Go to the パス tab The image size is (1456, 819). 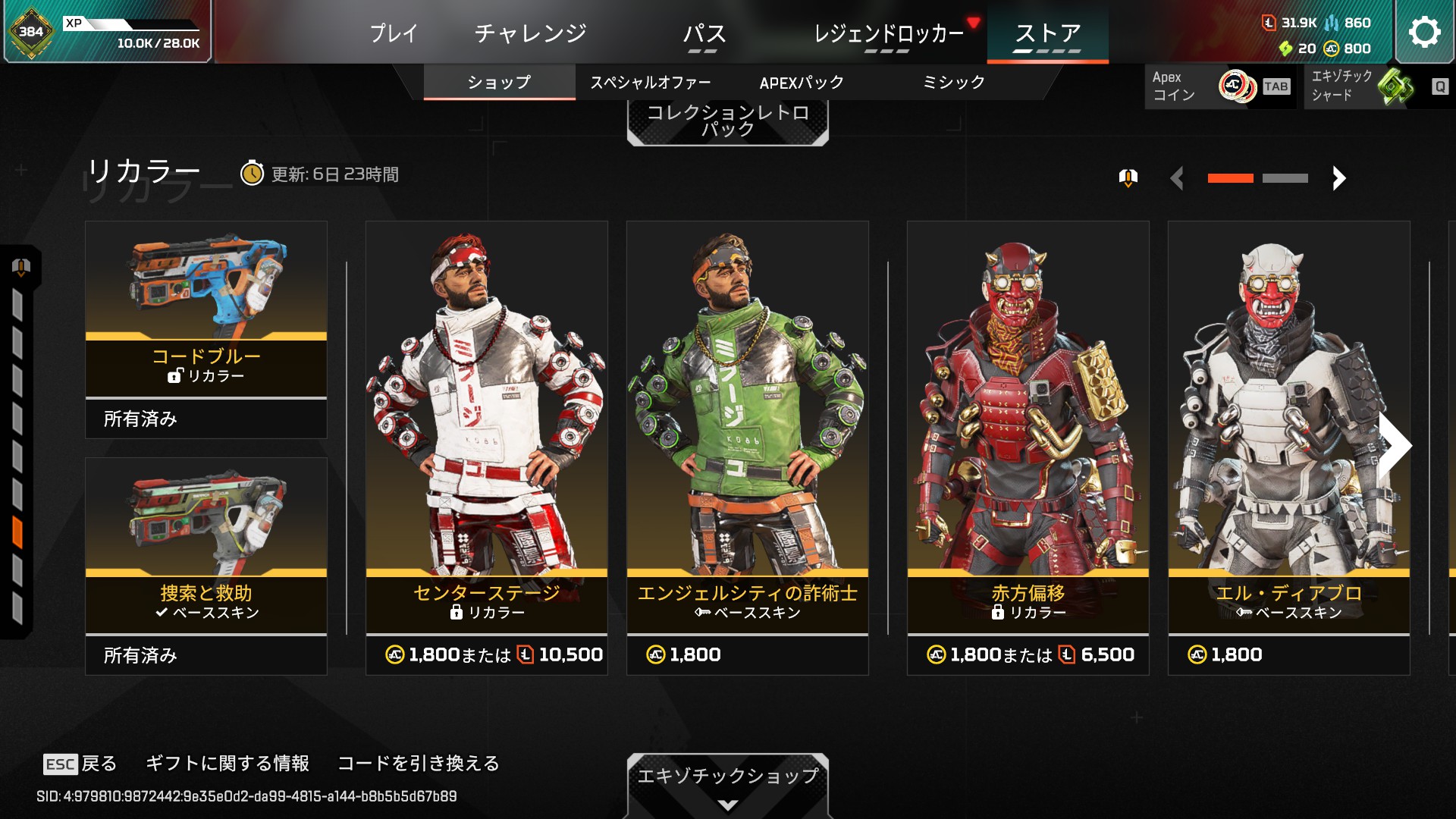pyautogui.click(x=704, y=33)
